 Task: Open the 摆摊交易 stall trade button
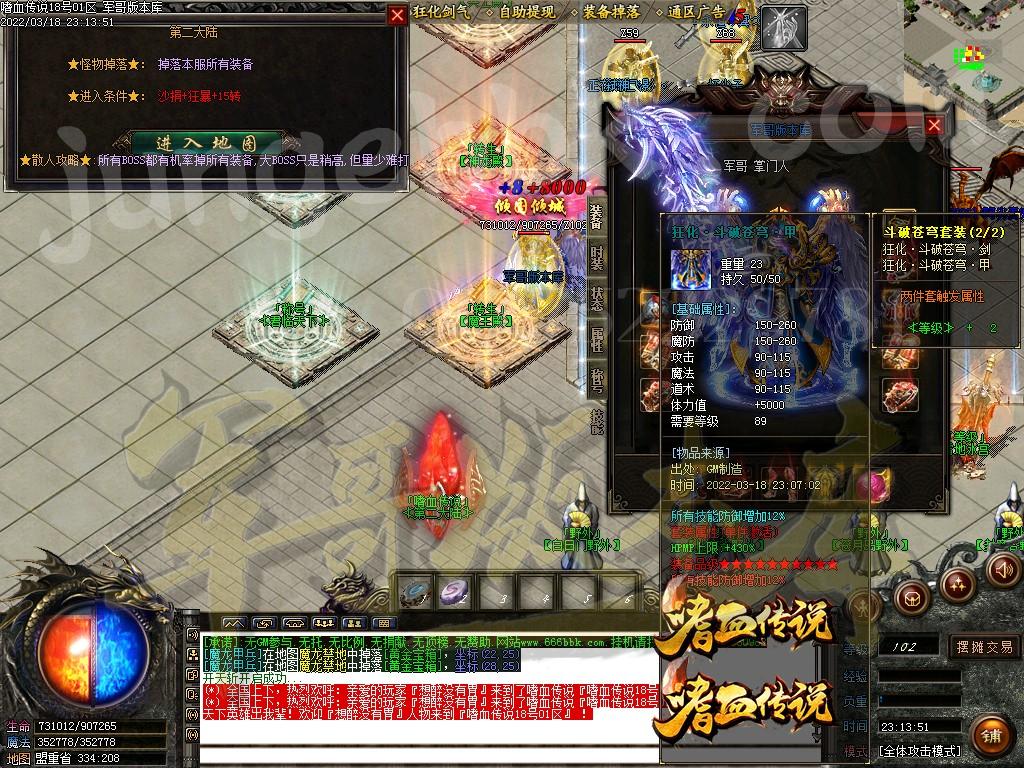click(x=984, y=647)
